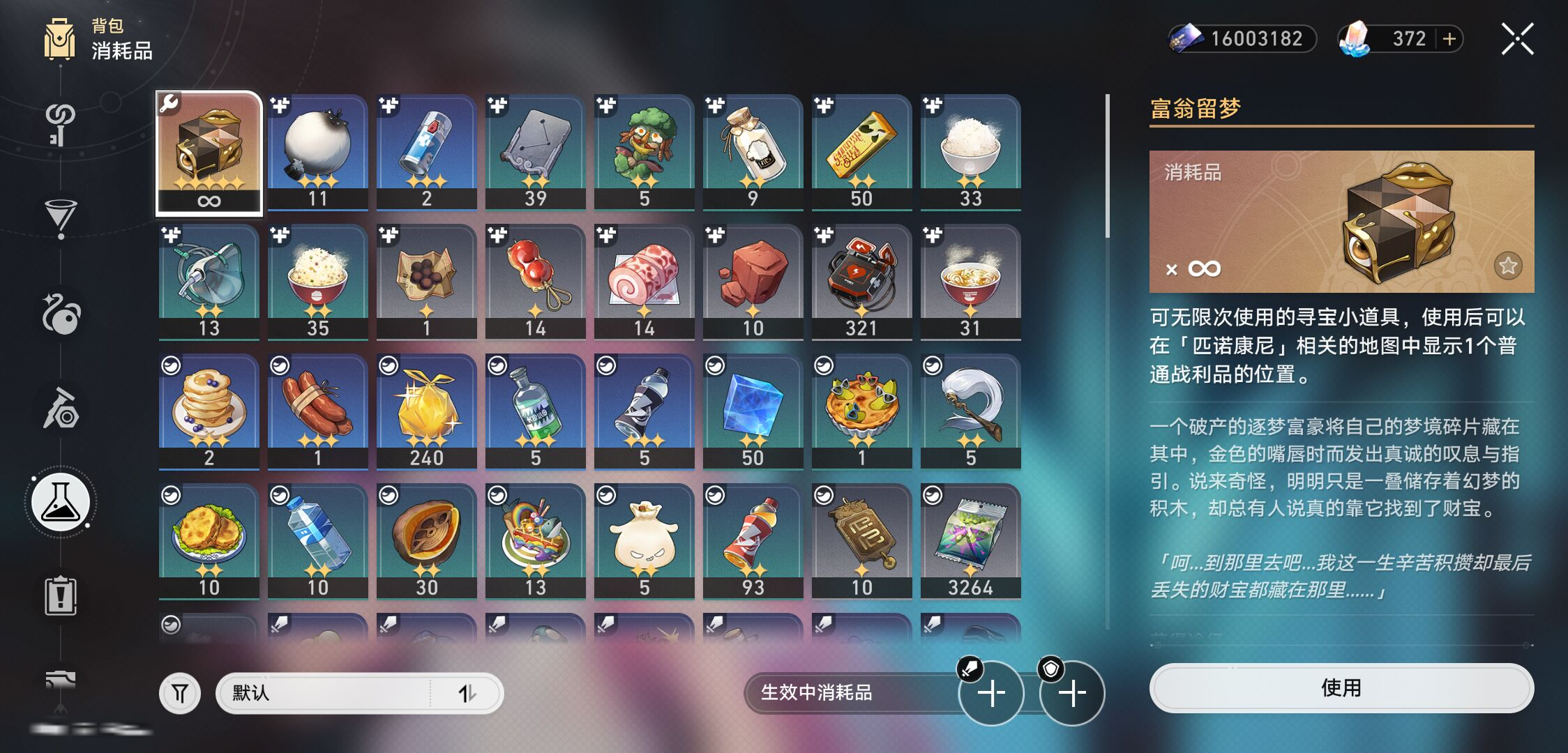Switch to the funnel-shaped materials tab
The height and width of the screenshot is (753, 1568).
(x=61, y=218)
